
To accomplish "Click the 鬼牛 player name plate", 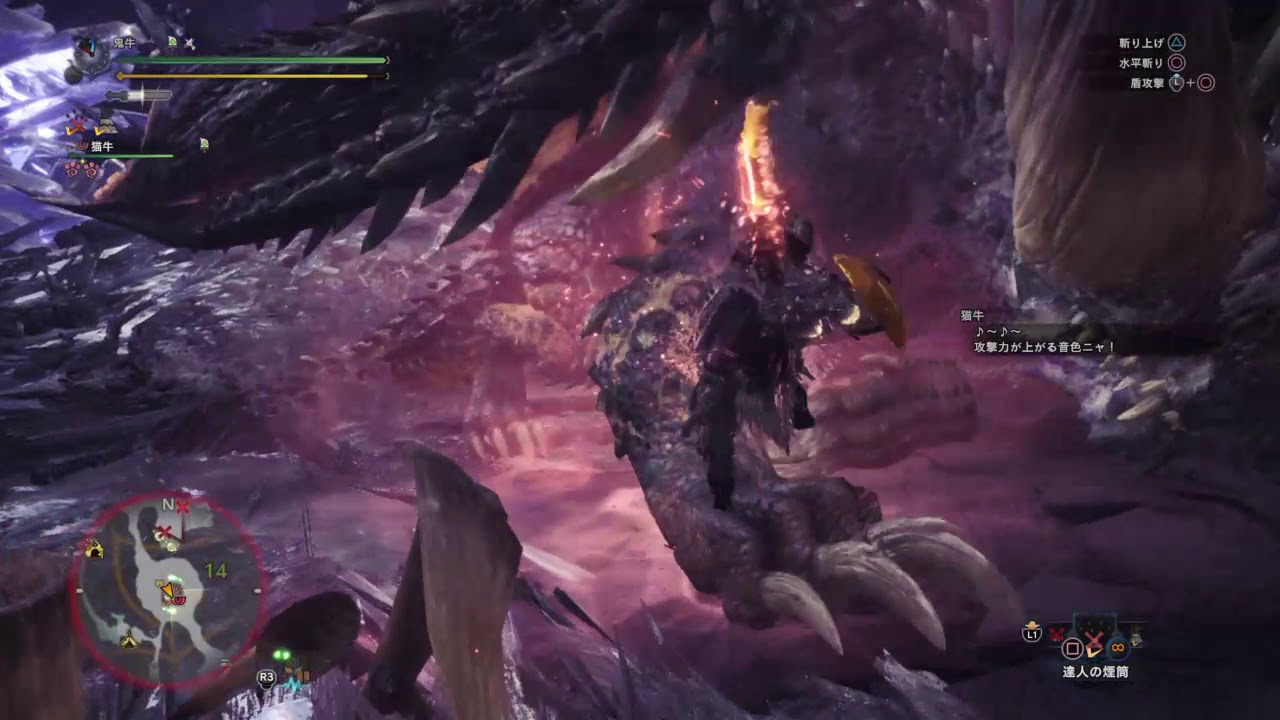I will tap(123, 44).
